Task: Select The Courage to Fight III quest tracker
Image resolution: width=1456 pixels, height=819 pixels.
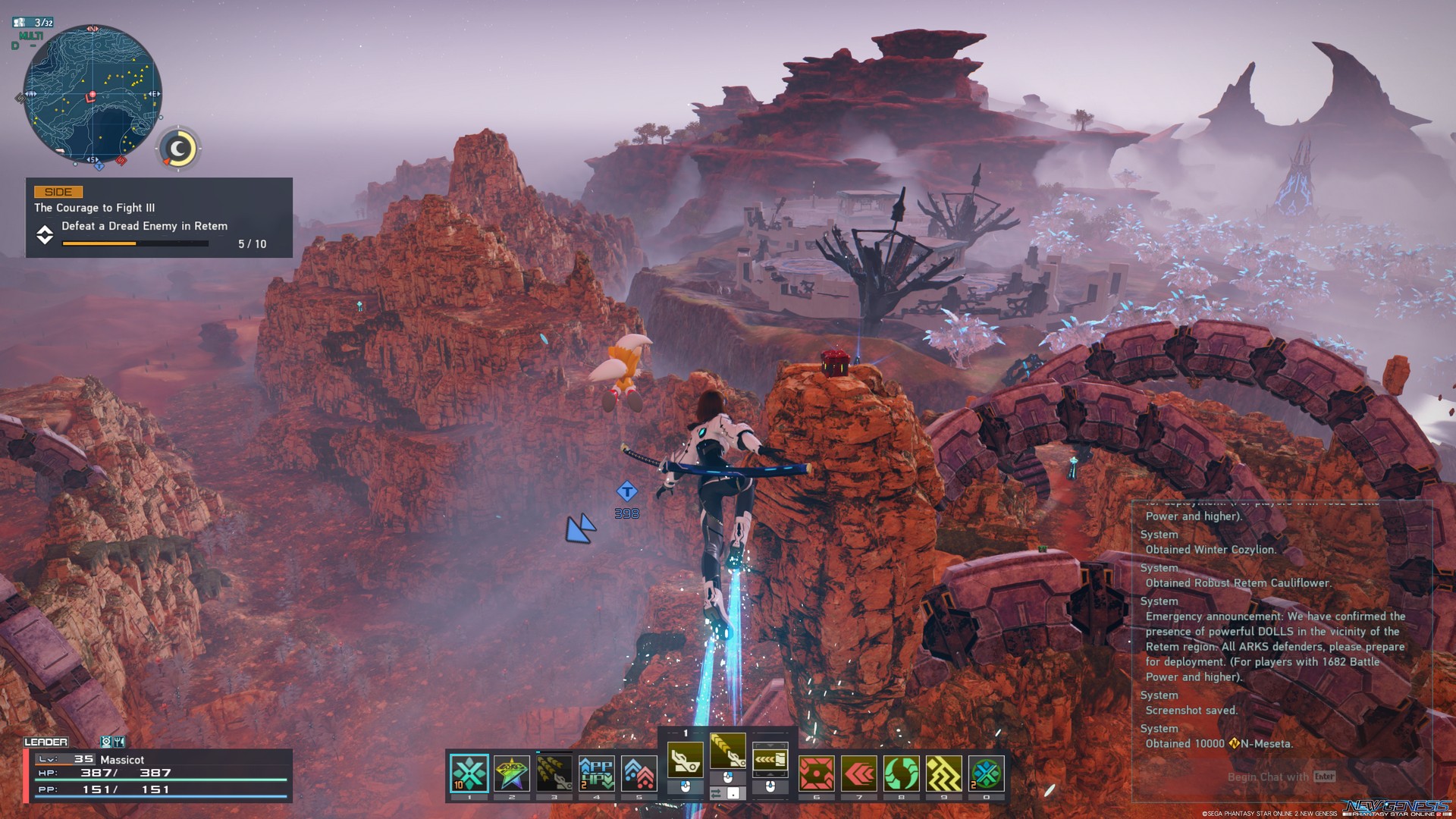Action: 159,218
